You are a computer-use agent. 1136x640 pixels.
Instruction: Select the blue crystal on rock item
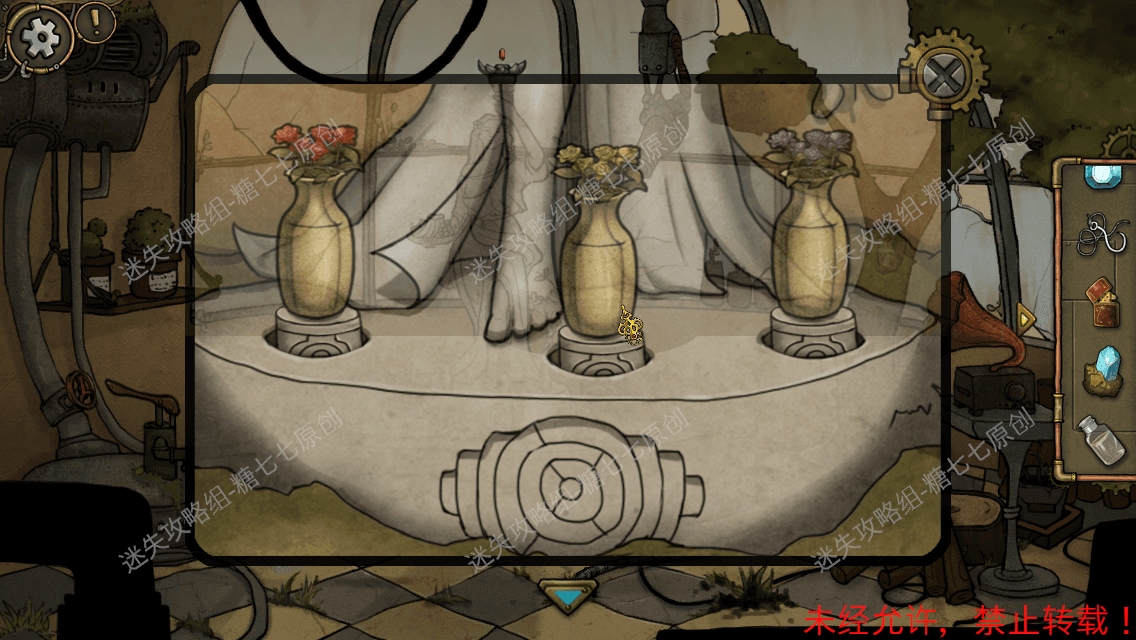1102,368
